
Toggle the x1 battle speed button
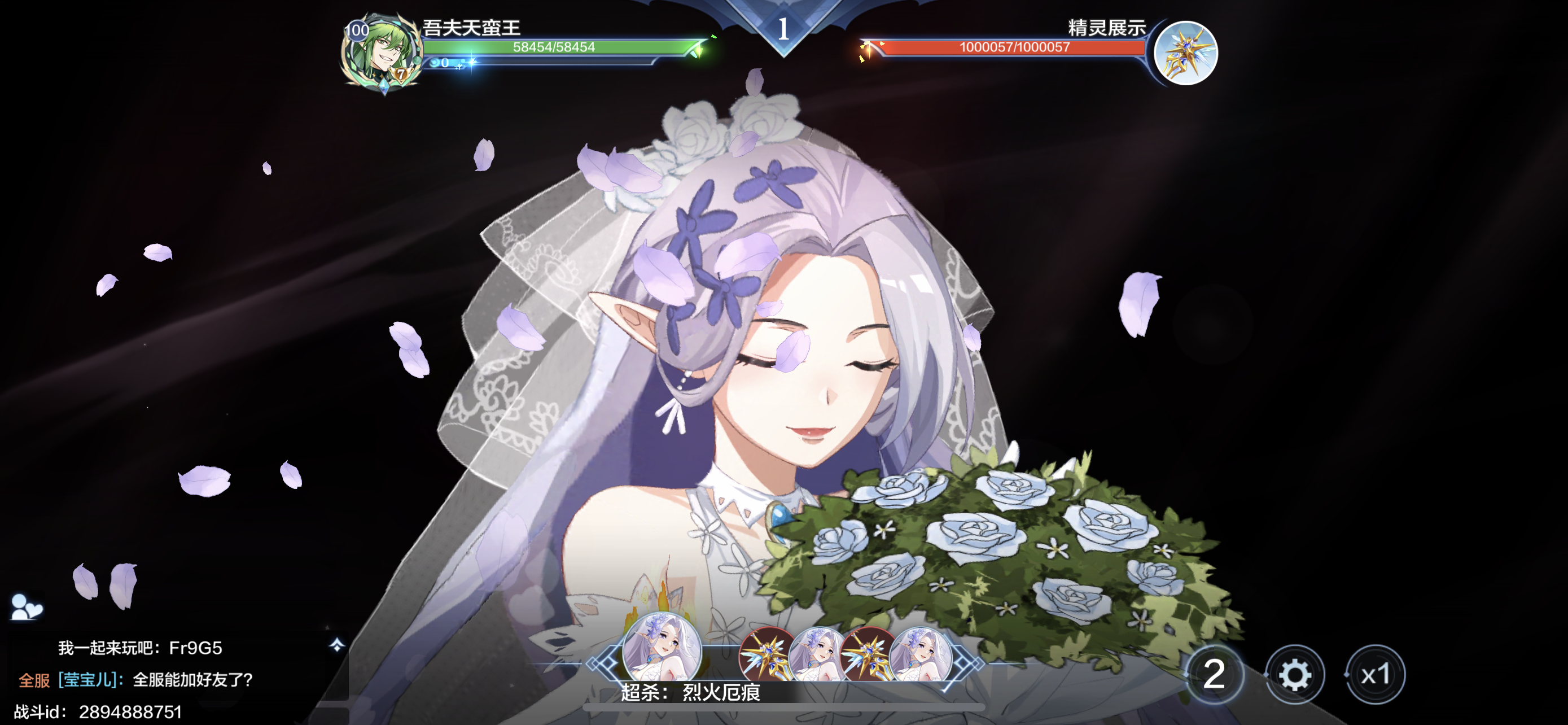1375,675
